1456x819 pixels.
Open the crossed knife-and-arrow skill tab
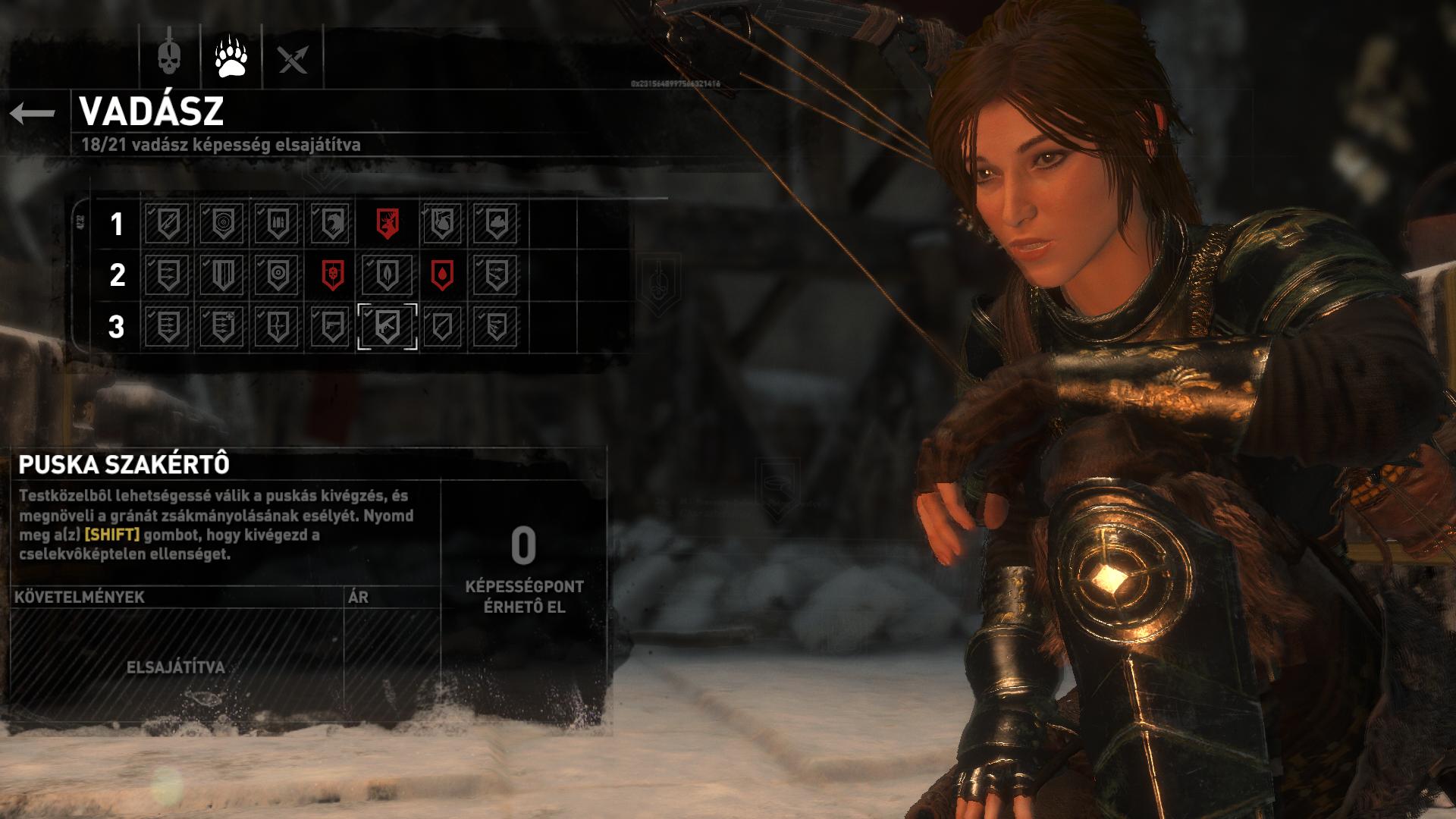coord(293,58)
